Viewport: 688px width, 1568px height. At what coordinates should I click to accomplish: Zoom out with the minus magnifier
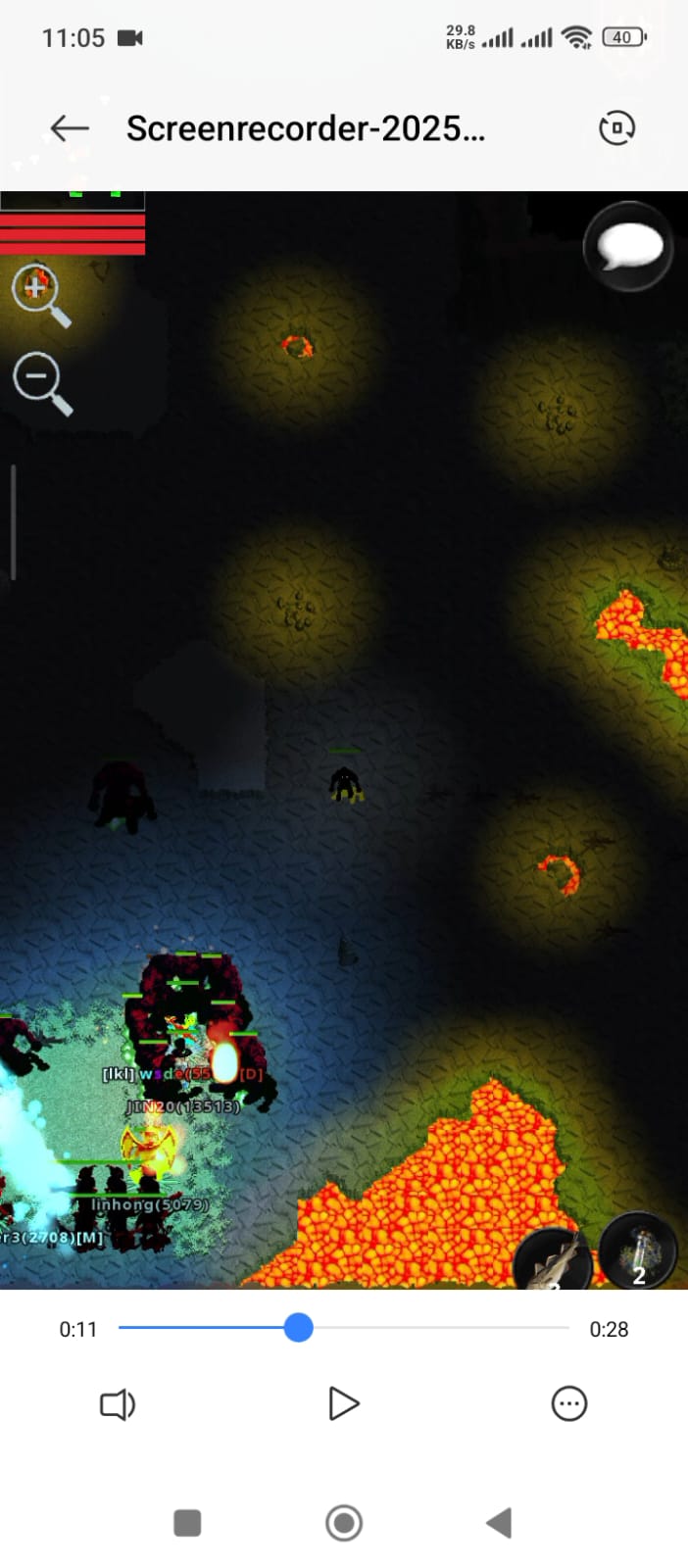(41, 380)
